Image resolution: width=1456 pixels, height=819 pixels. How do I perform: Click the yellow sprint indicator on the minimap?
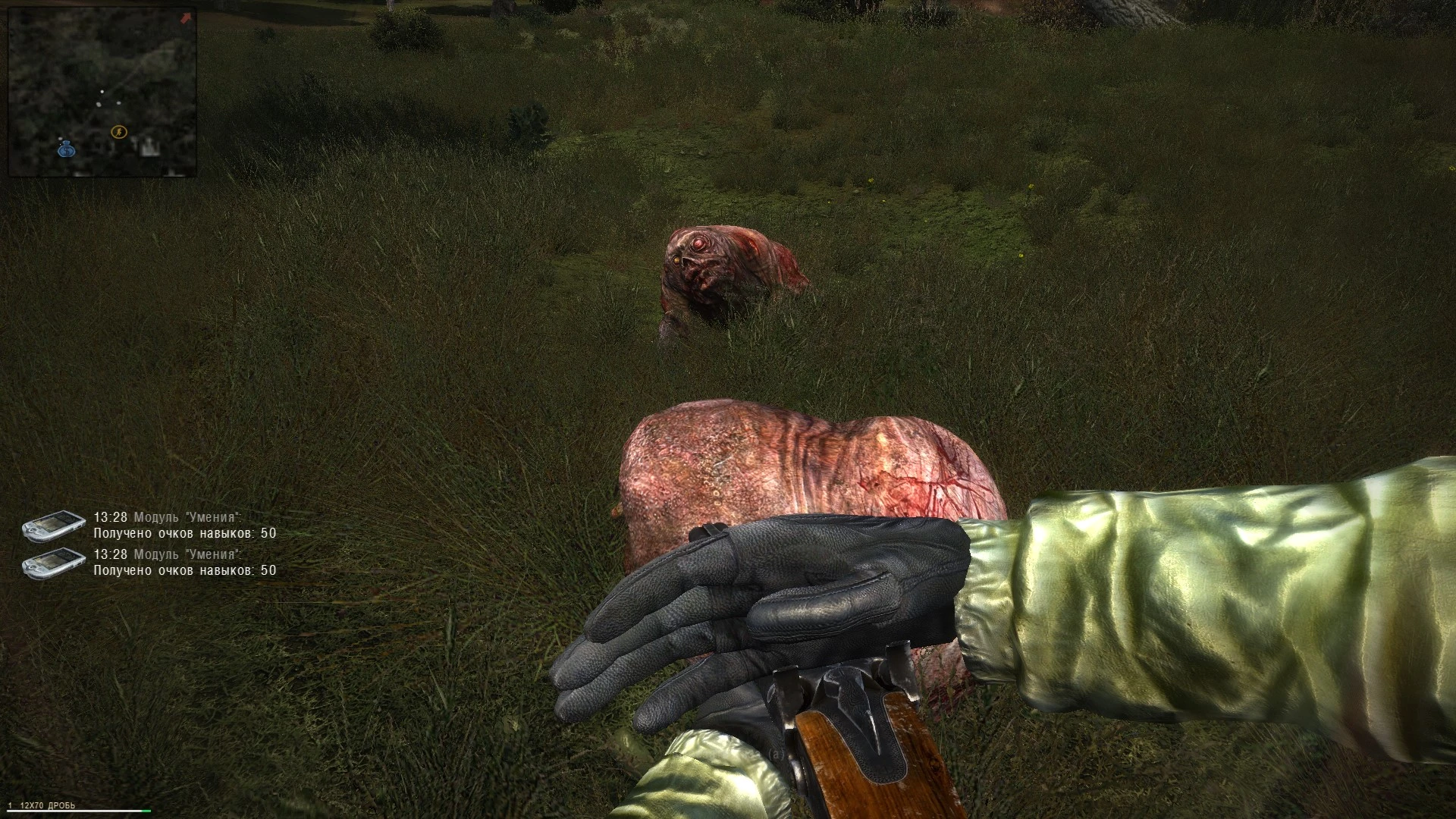(119, 133)
